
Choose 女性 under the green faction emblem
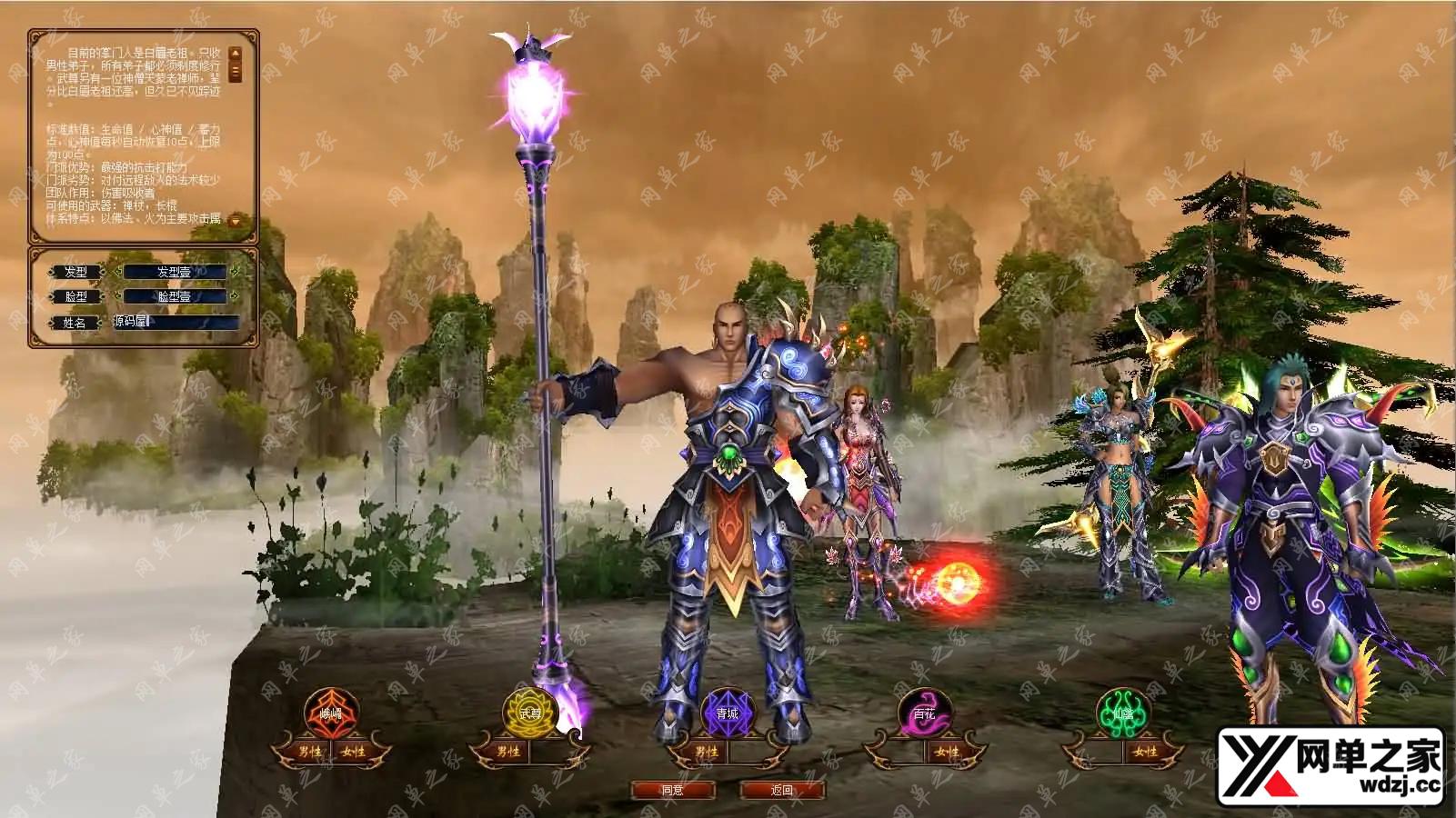click(x=1145, y=753)
